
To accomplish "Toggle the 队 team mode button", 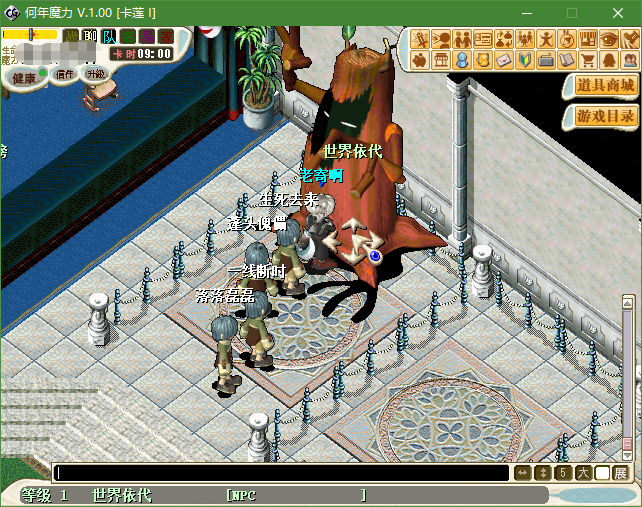I will pyautogui.click(x=108, y=36).
